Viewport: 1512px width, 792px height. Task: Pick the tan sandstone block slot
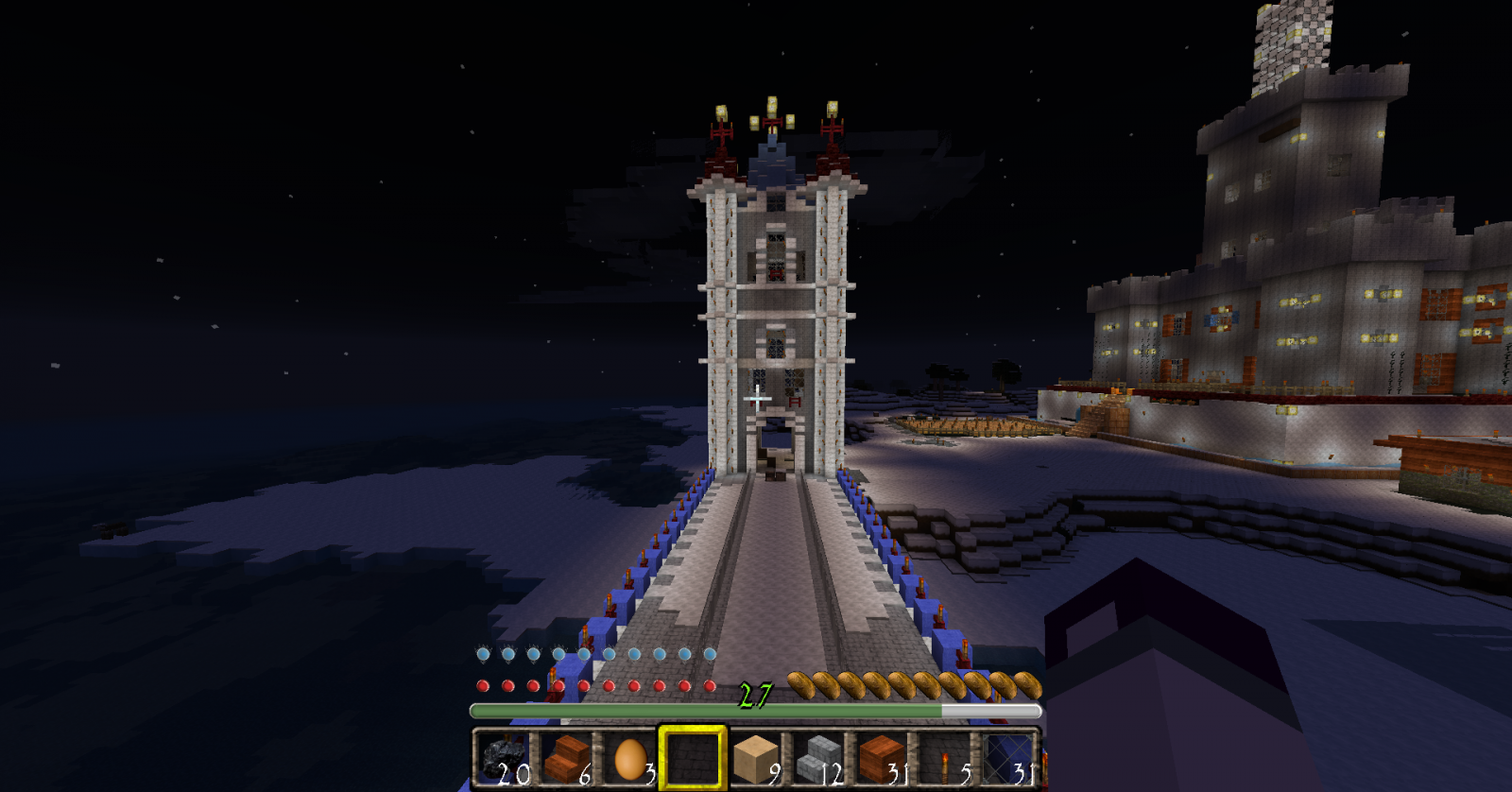tap(755, 758)
